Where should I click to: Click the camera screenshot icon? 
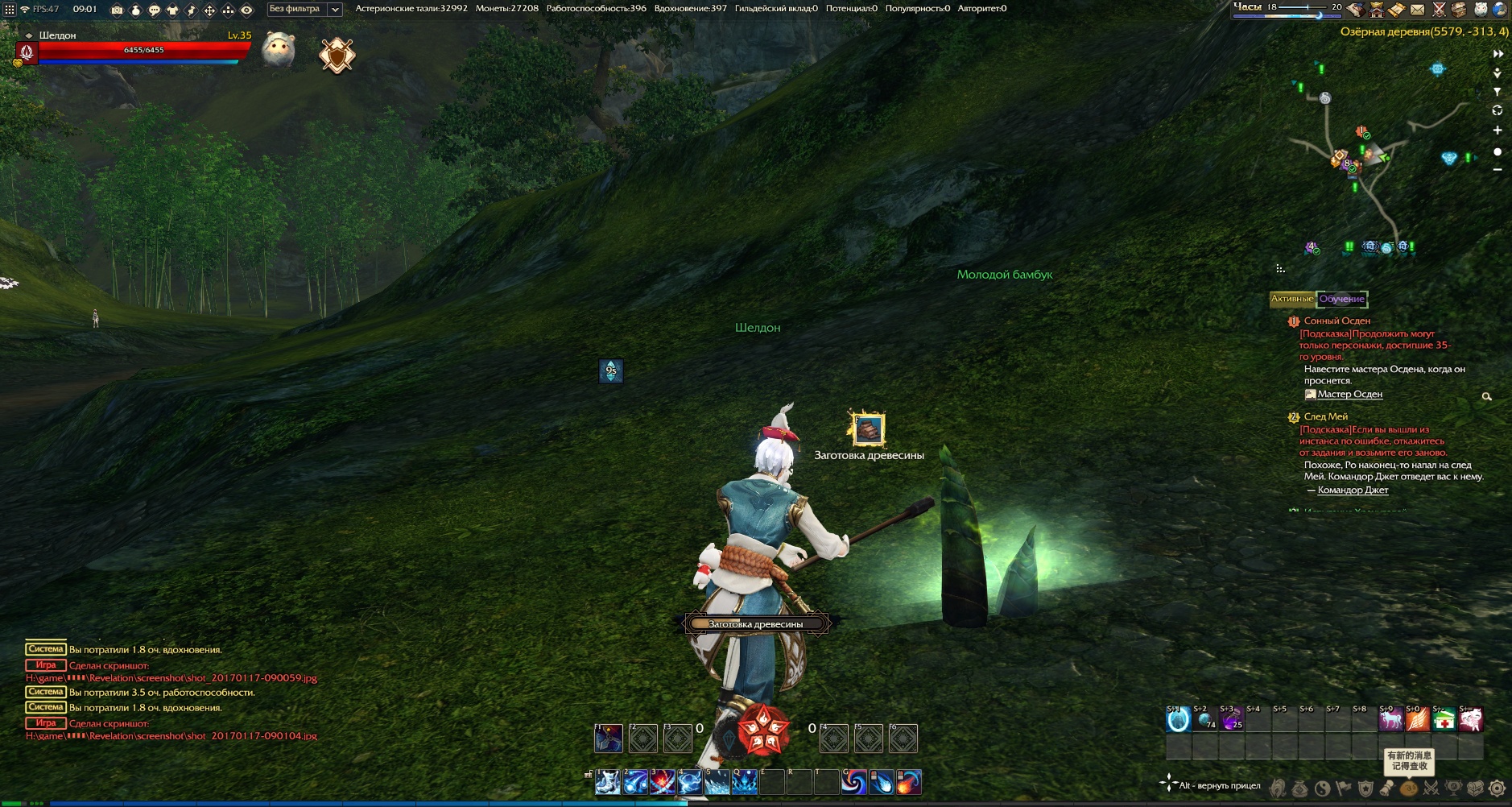click(x=118, y=10)
